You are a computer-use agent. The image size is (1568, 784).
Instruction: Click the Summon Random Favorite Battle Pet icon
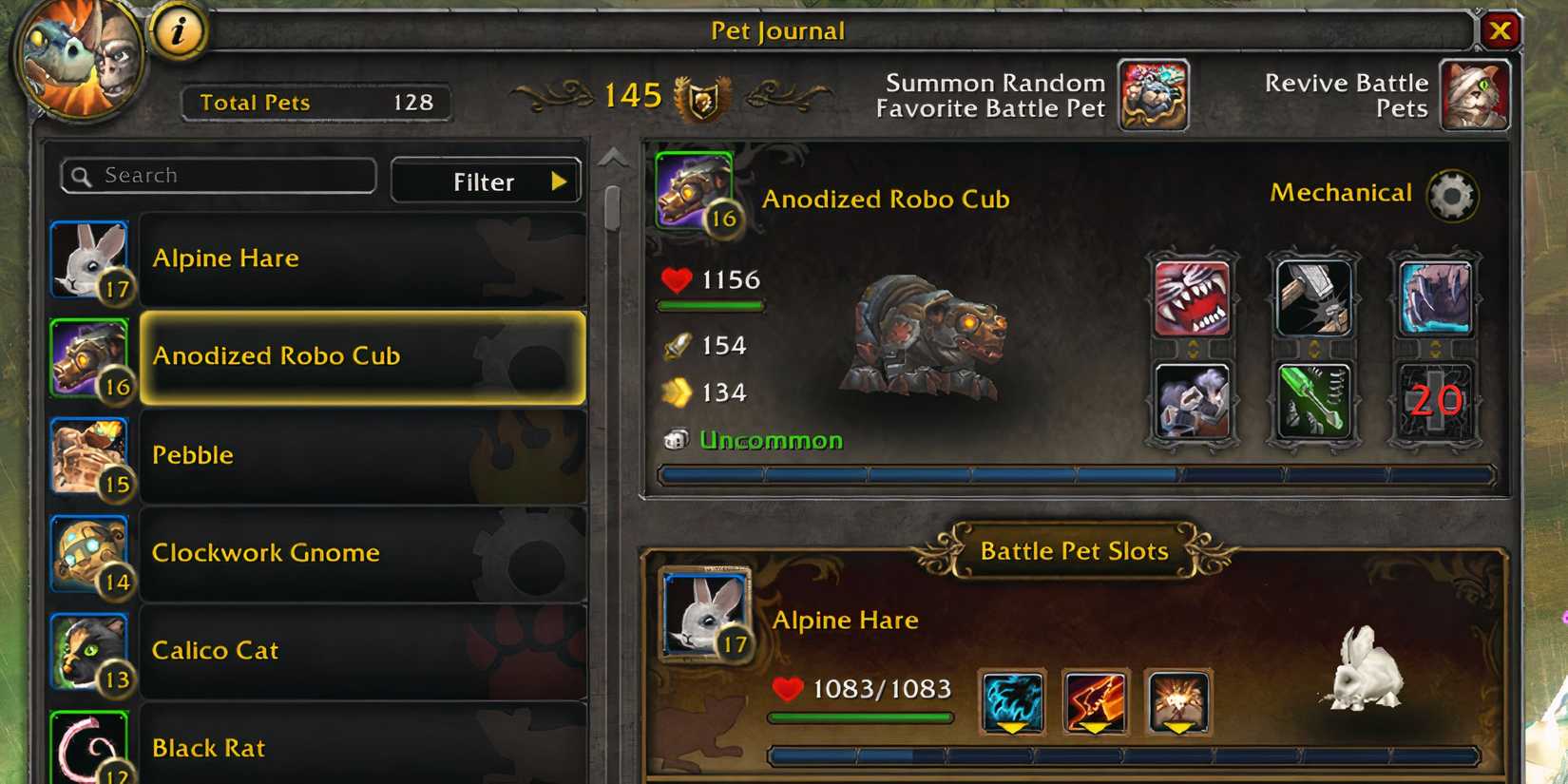click(1153, 95)
